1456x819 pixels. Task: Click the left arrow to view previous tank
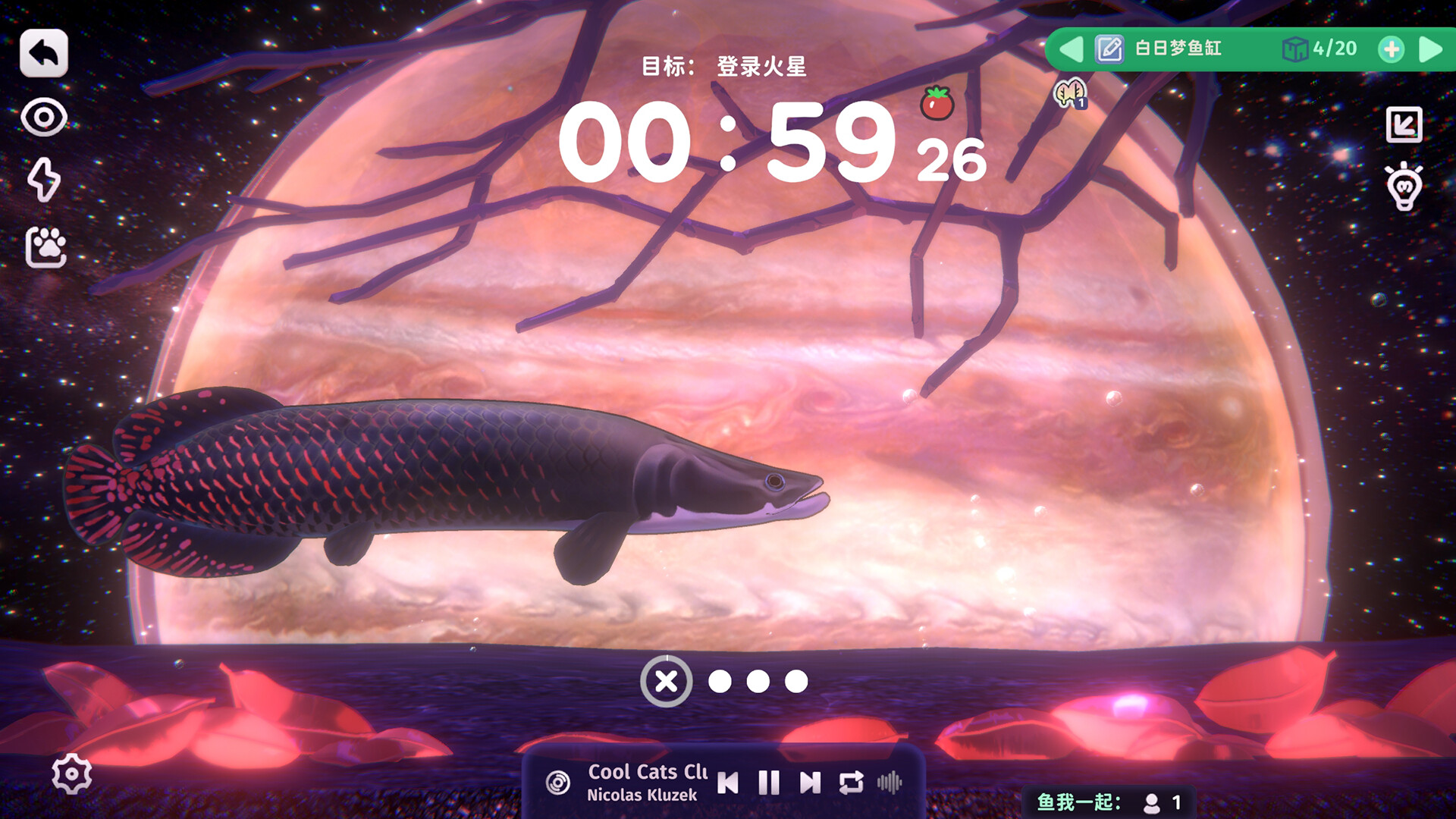[x=1072, y=49]
